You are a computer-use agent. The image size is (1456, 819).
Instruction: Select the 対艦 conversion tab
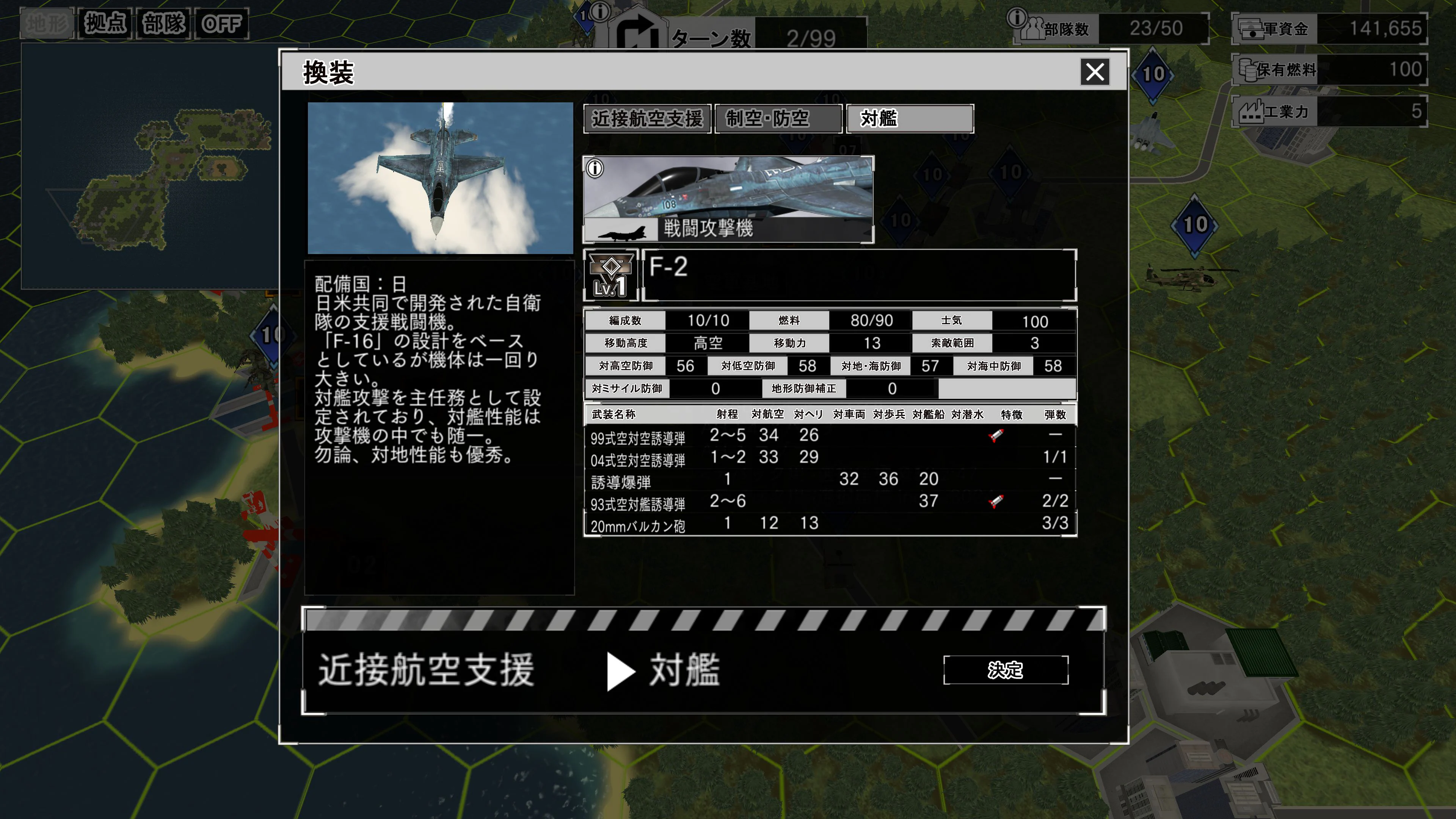(909, 119)
